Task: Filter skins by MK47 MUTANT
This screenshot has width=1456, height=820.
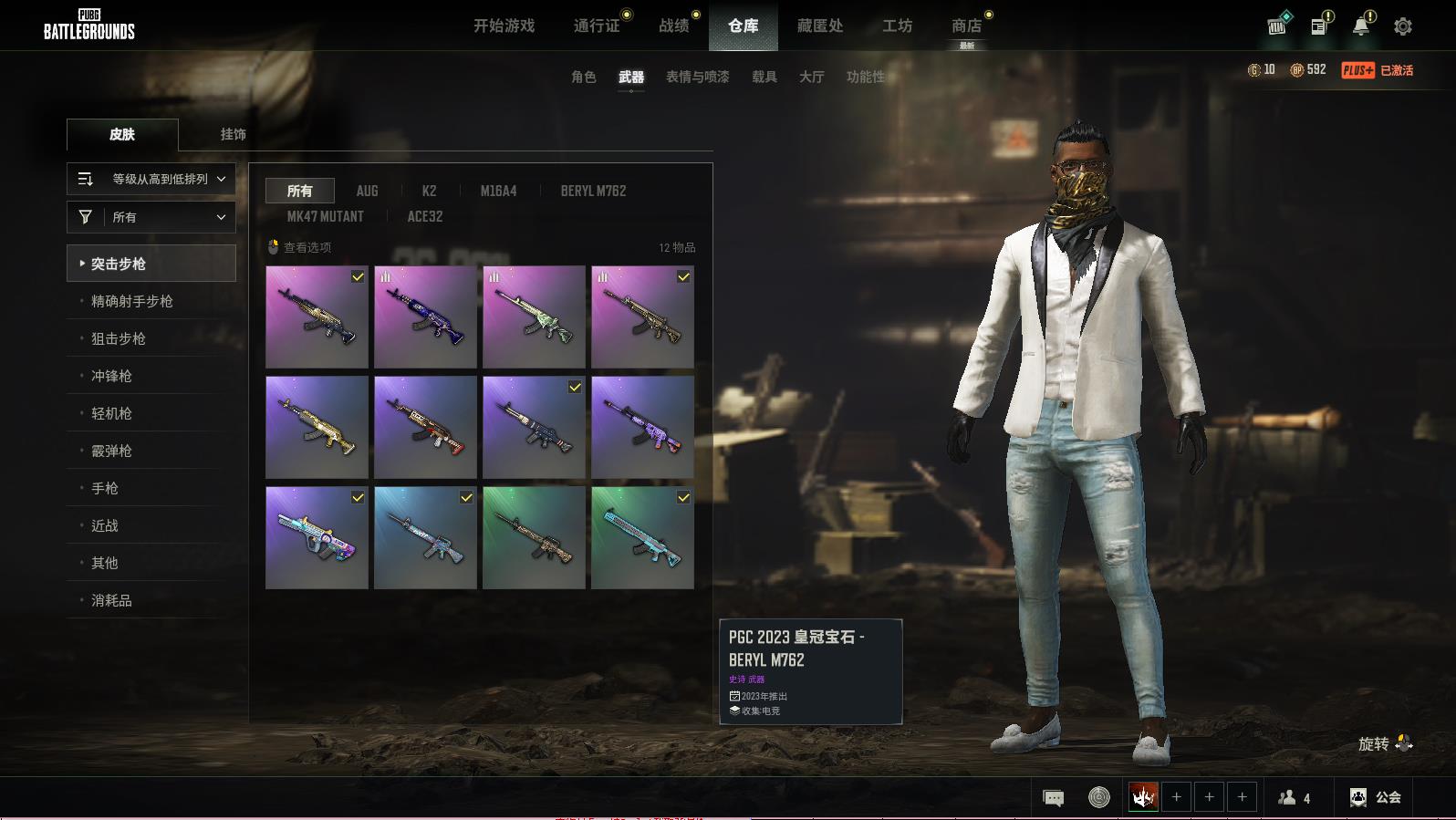Action: [x=325, y=216]
